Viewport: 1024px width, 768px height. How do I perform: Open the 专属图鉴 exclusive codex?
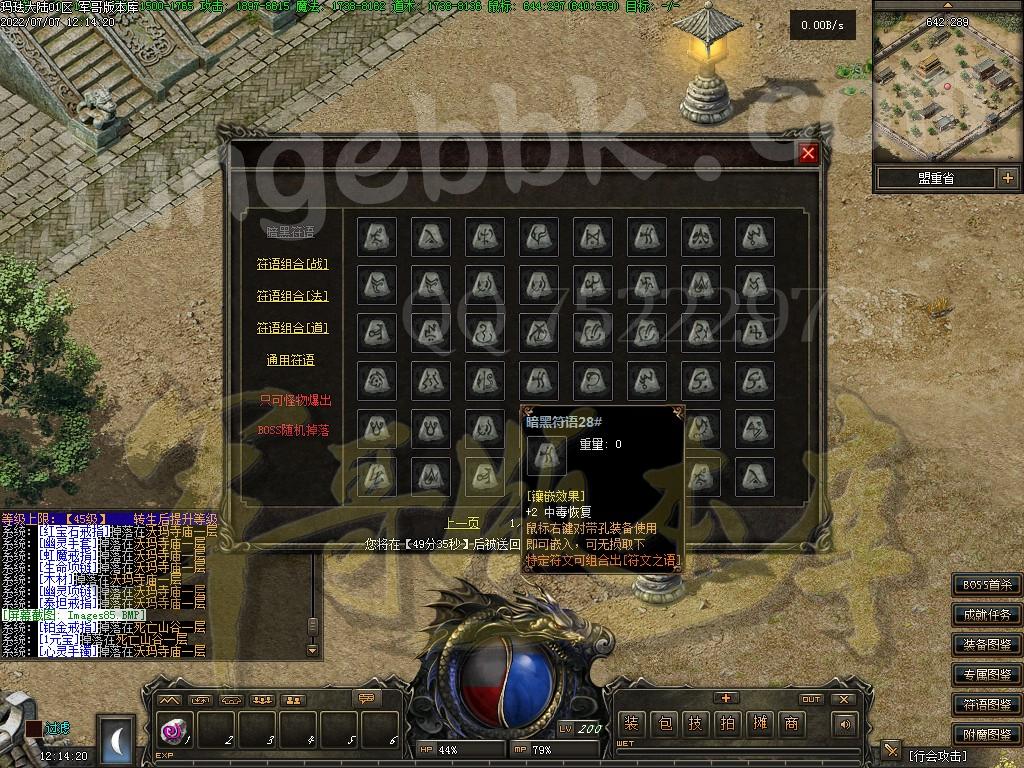pyautogui.click(x=987, y=675)
